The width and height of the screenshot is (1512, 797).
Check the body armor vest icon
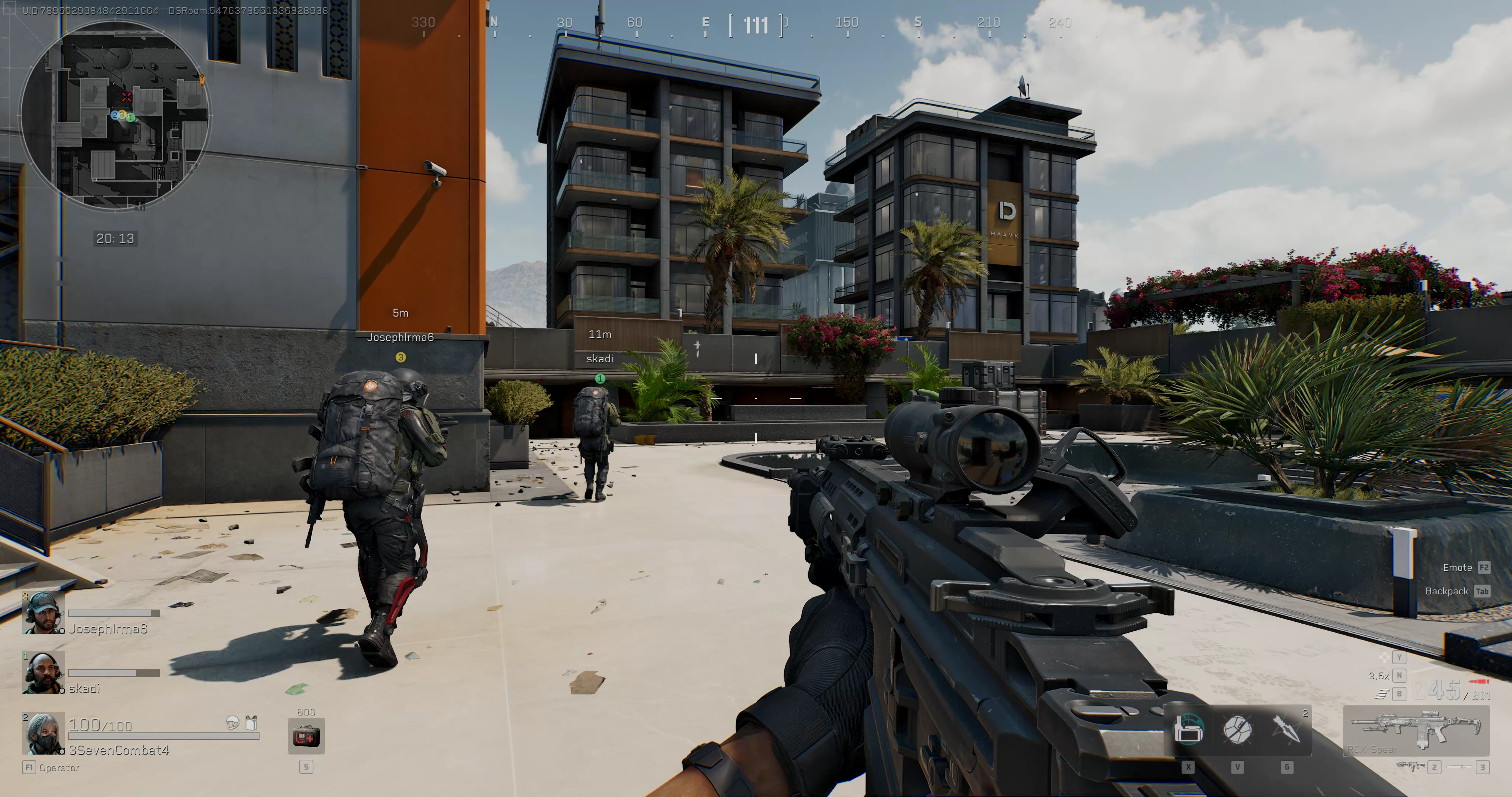tap(252, 722)
